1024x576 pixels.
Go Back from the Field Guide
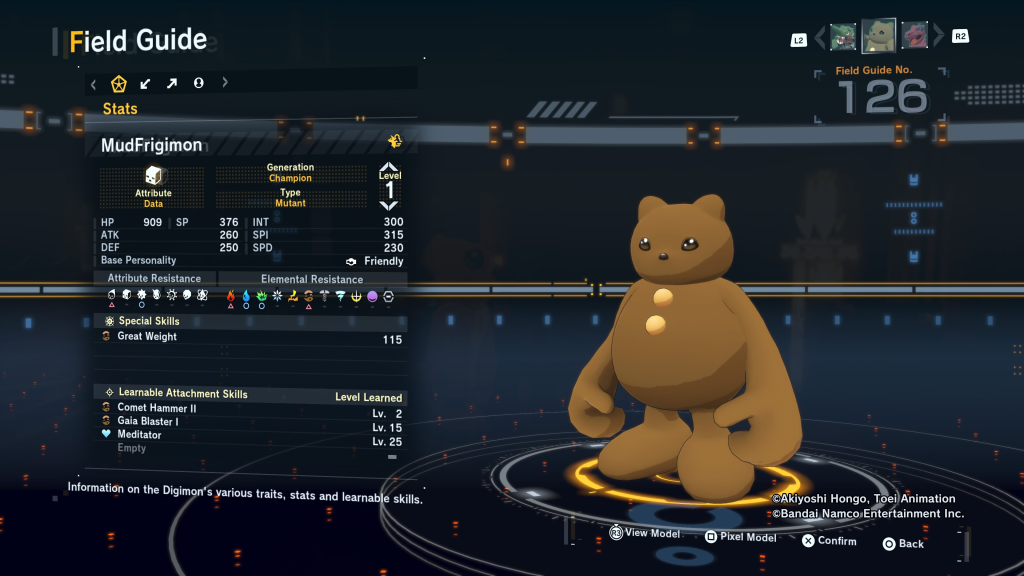click(903, 544)
